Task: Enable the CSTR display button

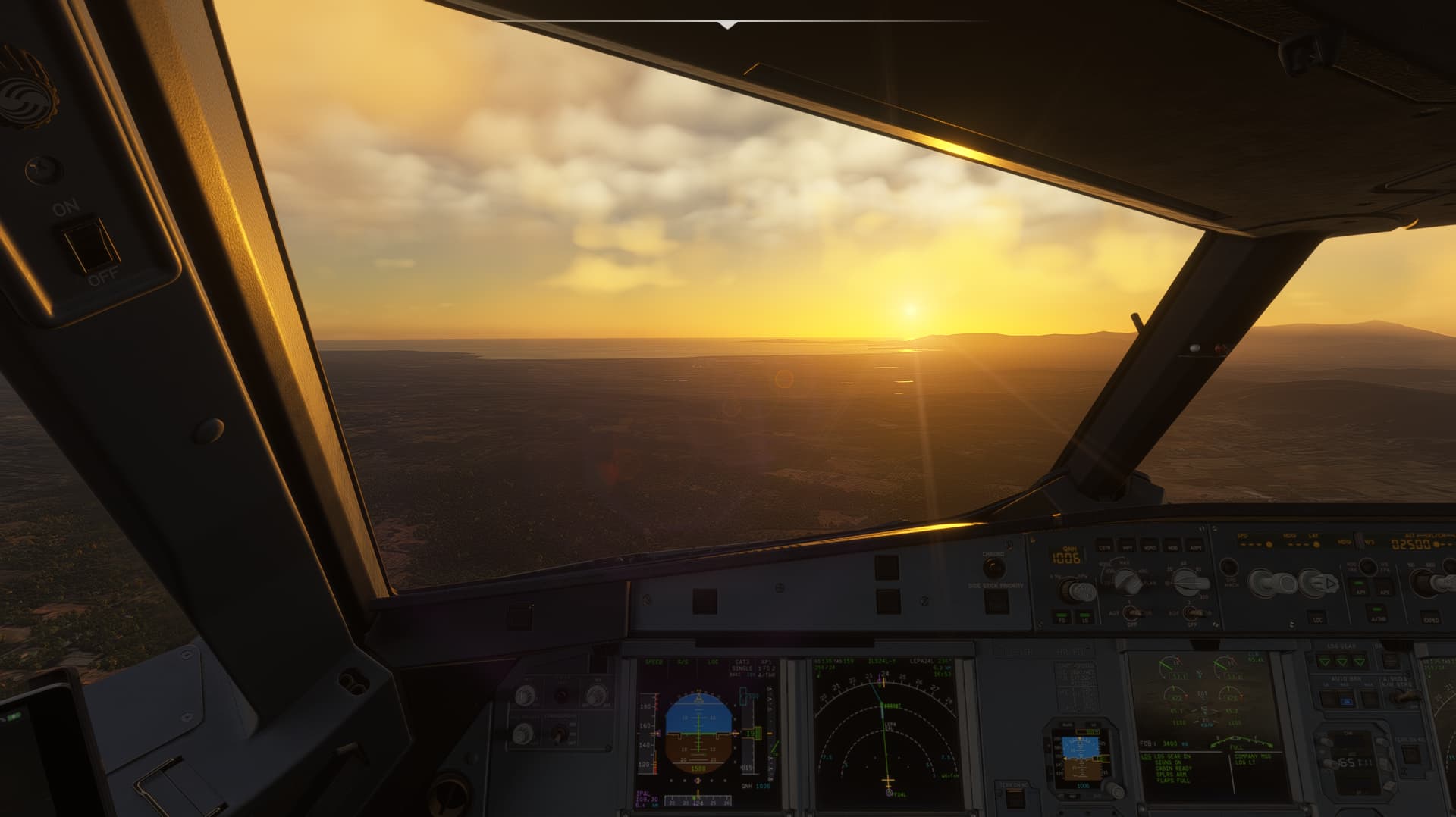Action: 1104,546
